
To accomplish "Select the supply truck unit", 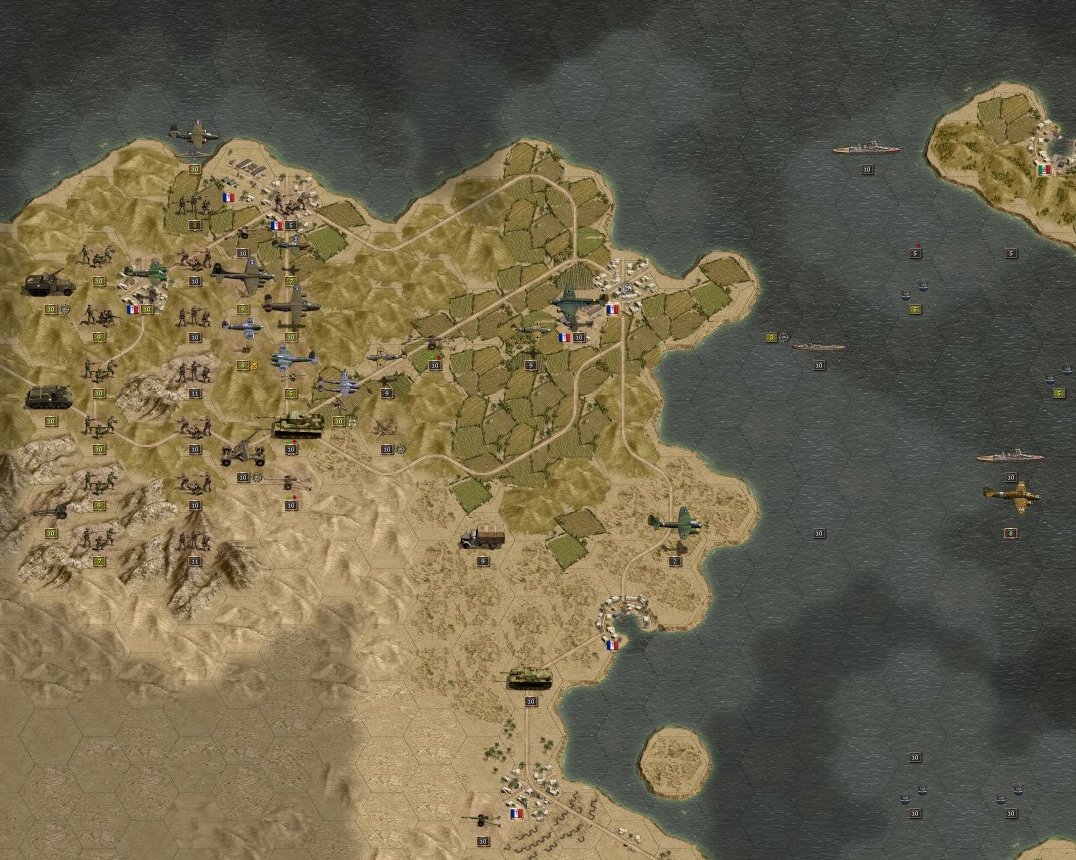I will click(x=482, y=537).
